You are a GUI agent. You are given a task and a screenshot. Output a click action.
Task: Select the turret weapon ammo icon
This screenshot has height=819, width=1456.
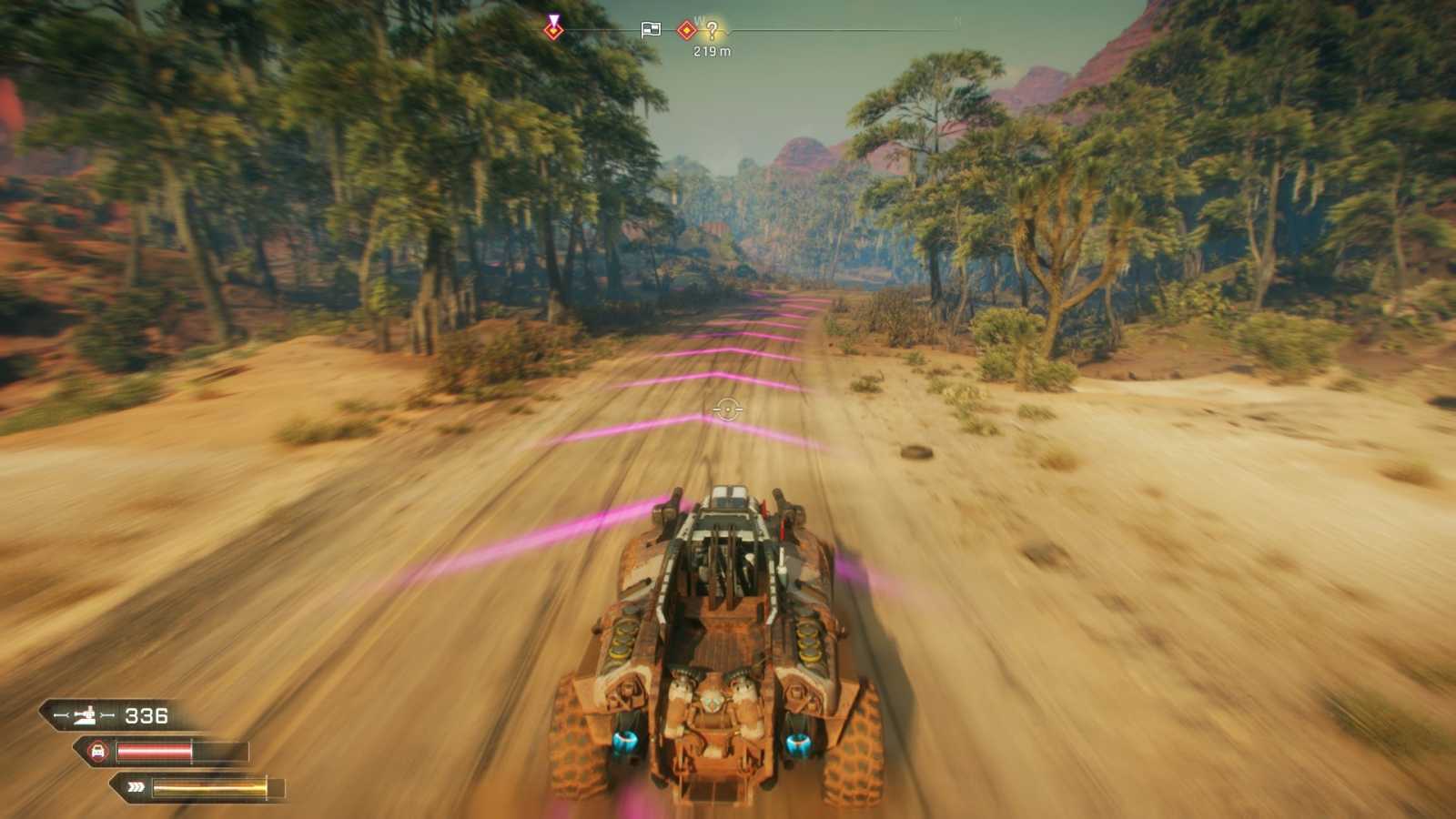pos(86,716)
